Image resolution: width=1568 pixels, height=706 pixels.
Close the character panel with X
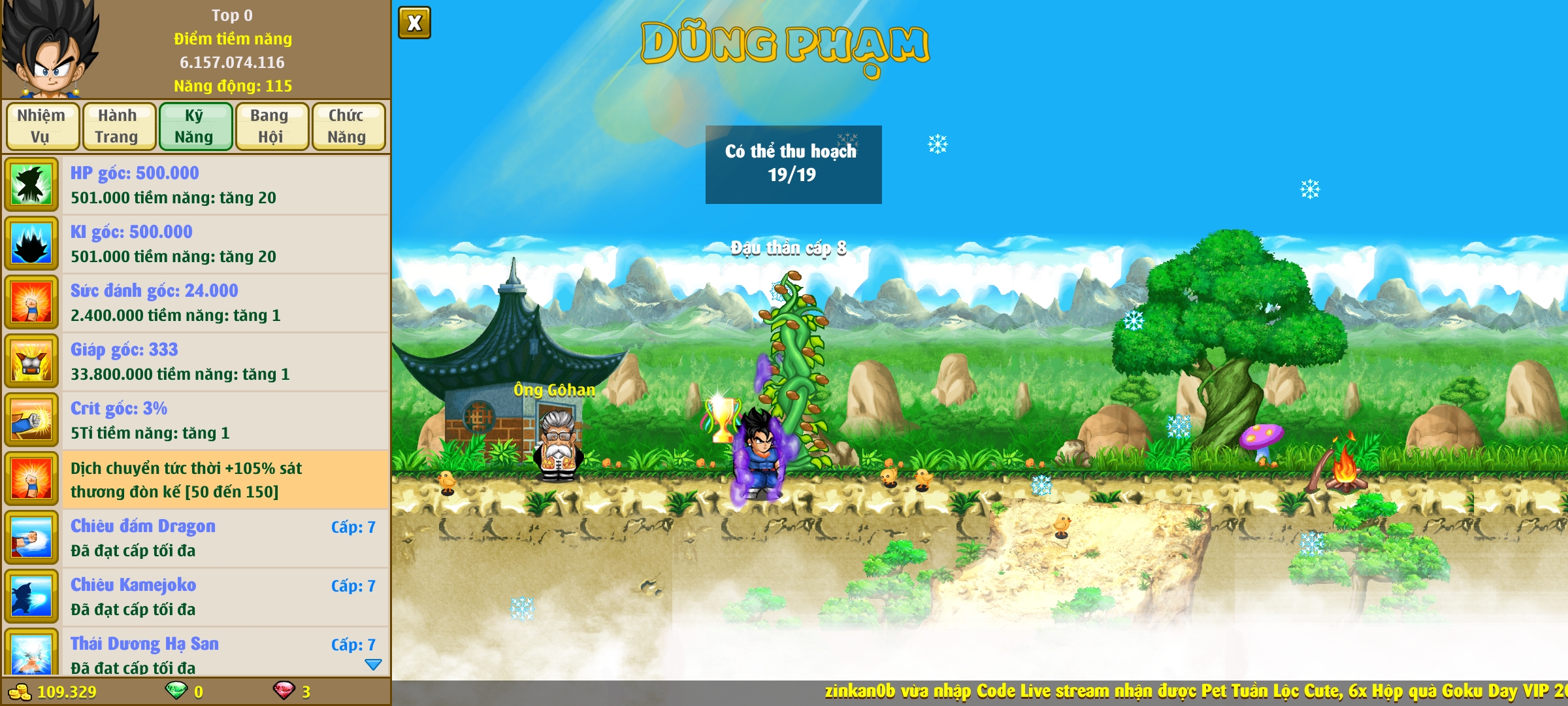click(x=414, y=24)
